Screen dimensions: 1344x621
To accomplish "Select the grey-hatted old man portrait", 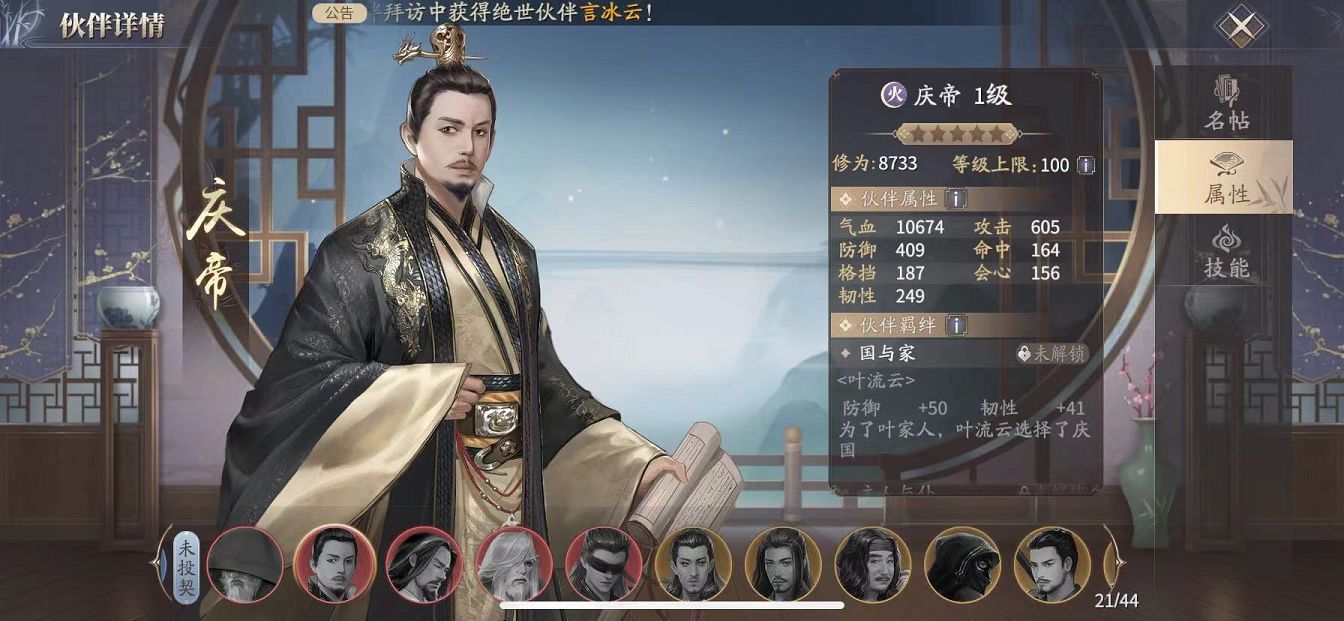I will [x=245, y=564].
